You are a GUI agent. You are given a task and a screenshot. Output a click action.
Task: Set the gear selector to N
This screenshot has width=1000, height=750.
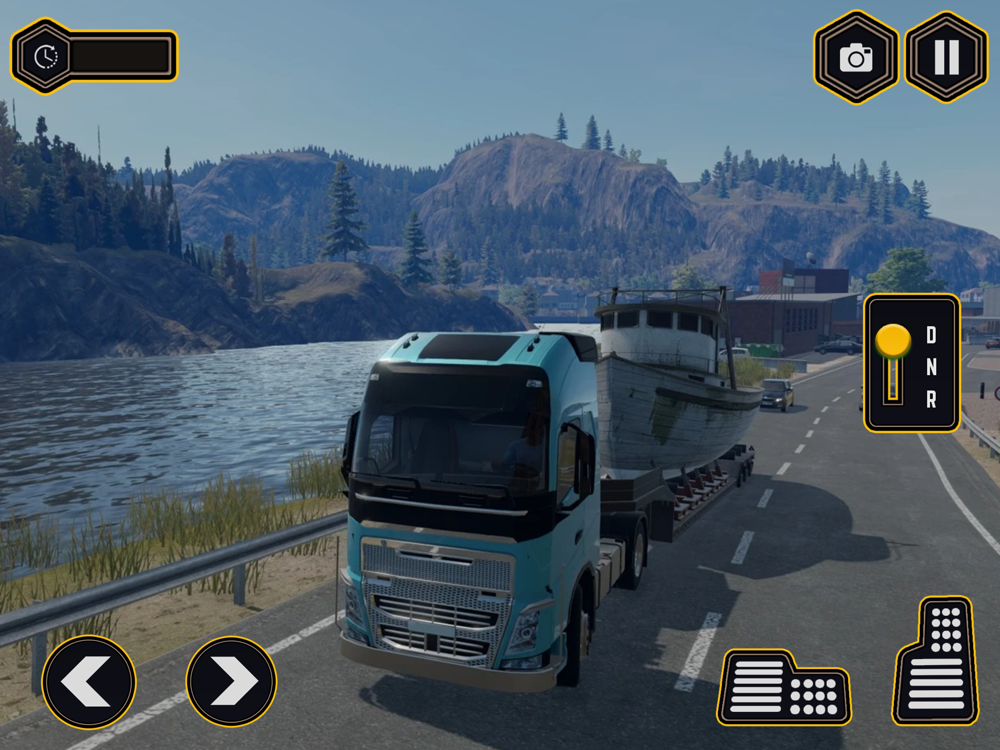point(931,367)
